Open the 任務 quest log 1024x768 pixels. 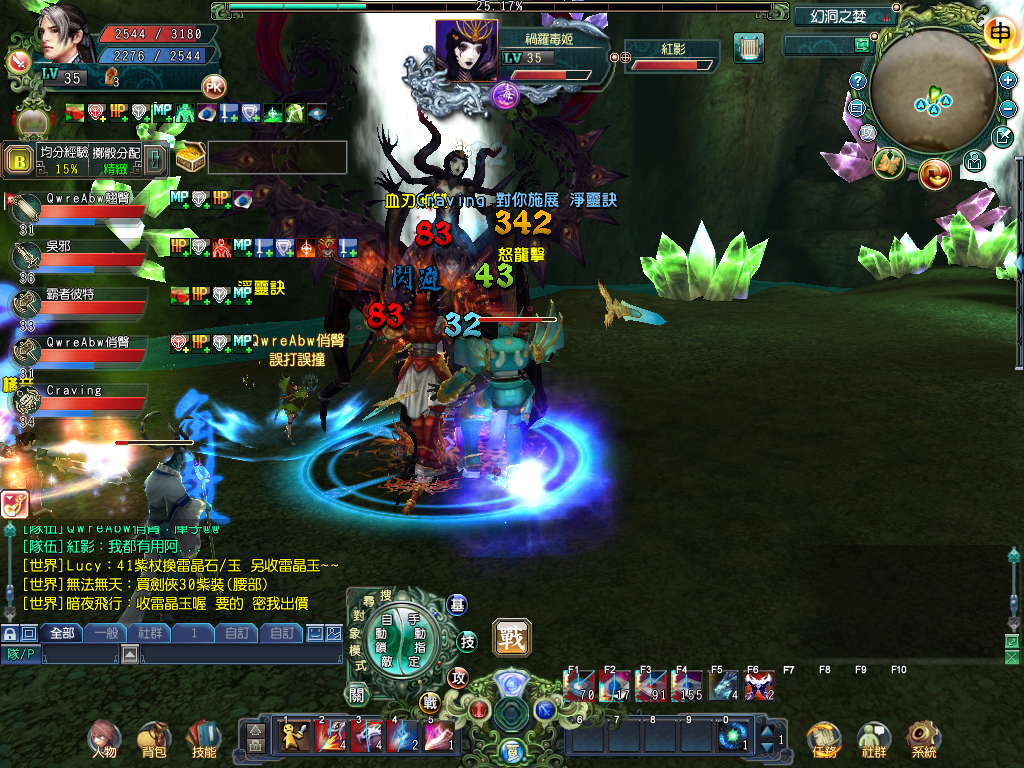tap(824, 738)
